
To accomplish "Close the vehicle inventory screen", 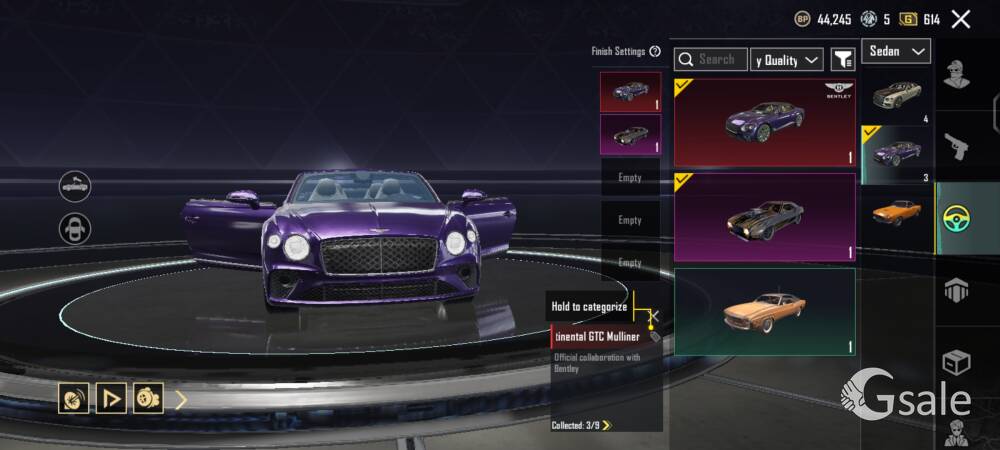I will (961, 19).
